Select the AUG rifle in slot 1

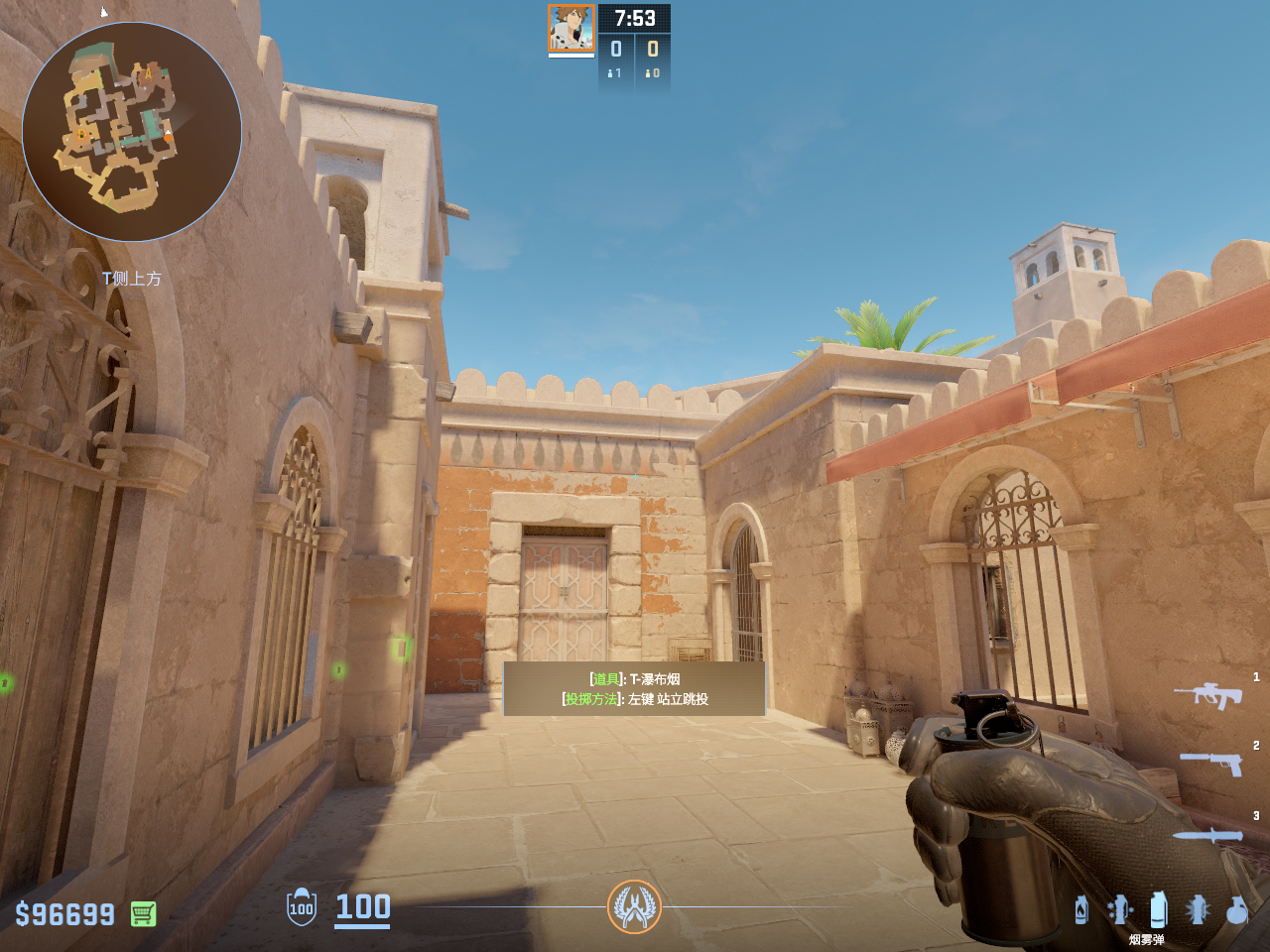(x=1207, y=694)
